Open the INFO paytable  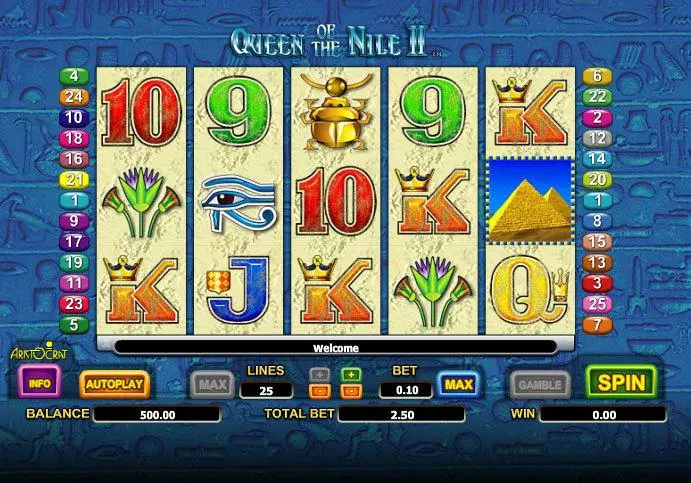[40, 382]
